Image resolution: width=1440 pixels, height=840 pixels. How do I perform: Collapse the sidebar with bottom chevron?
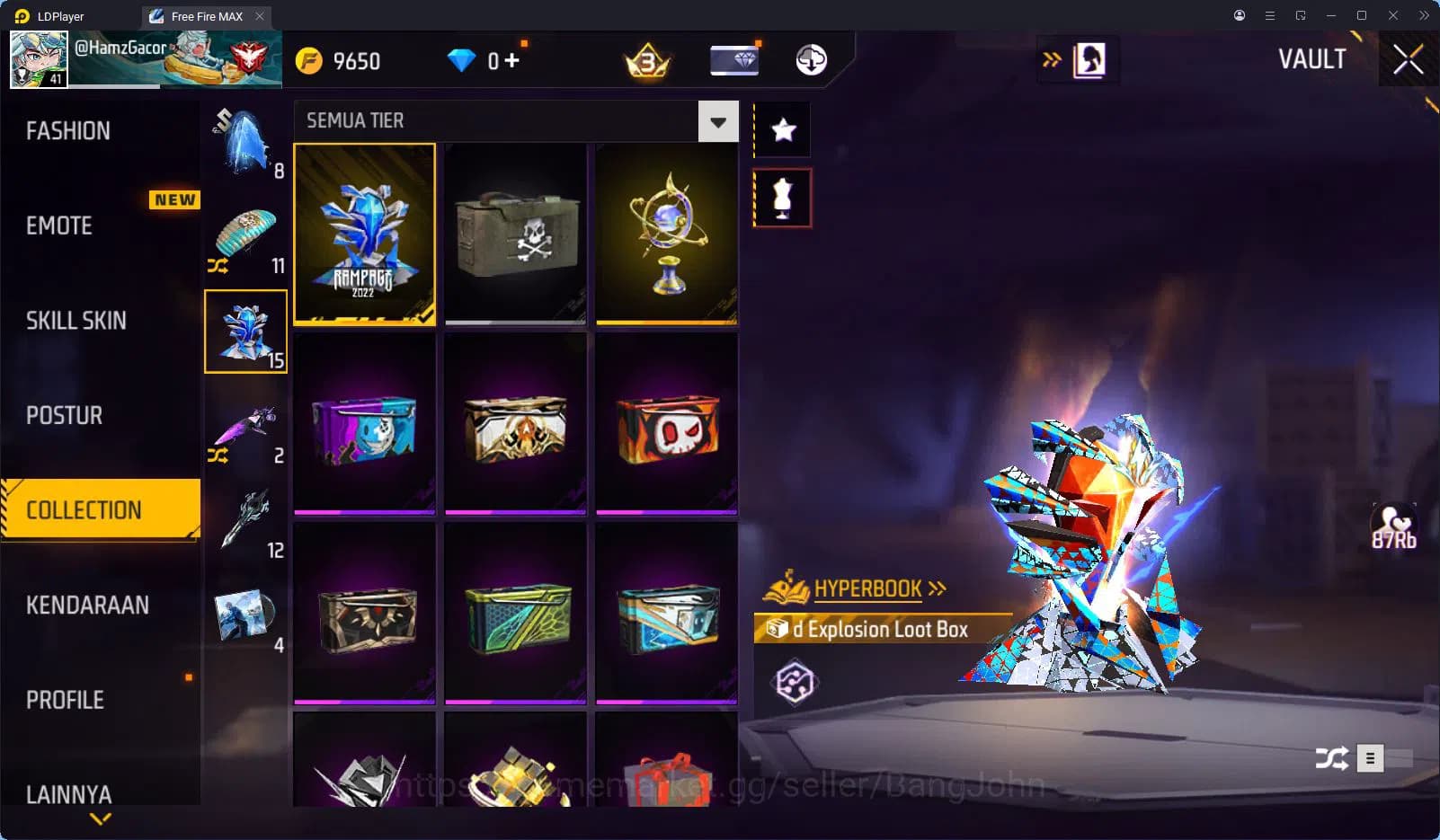100,819
